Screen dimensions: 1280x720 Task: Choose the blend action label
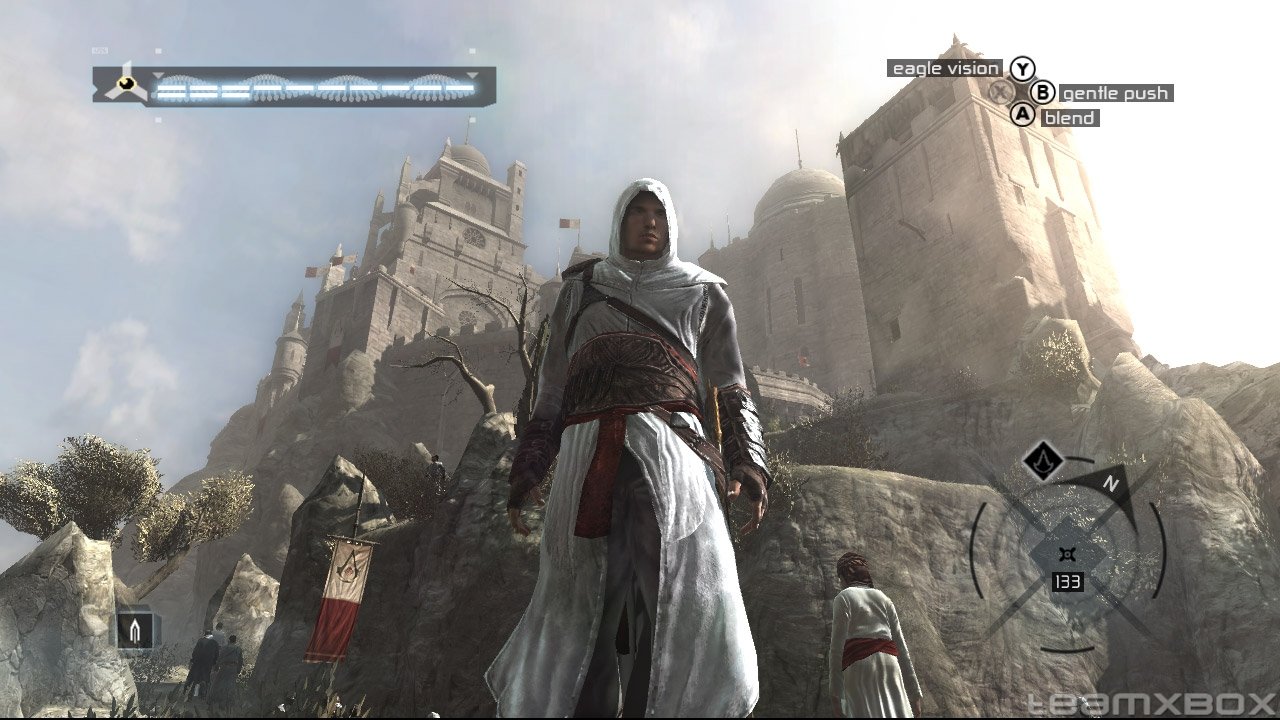[1069, 118]
